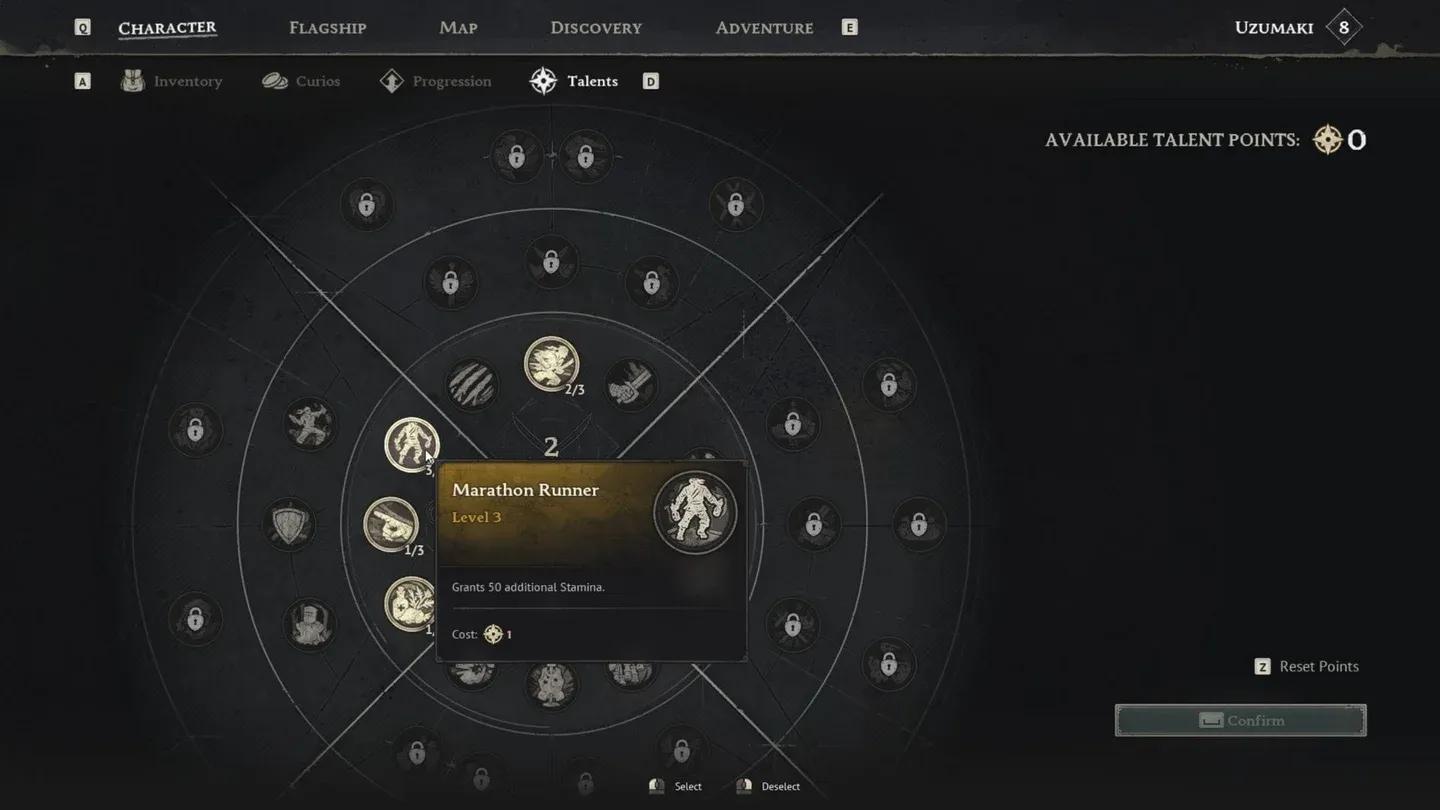Click the claw marks talent icon
This screenshot has width=1440, height=810.
[x=470, y=386]
